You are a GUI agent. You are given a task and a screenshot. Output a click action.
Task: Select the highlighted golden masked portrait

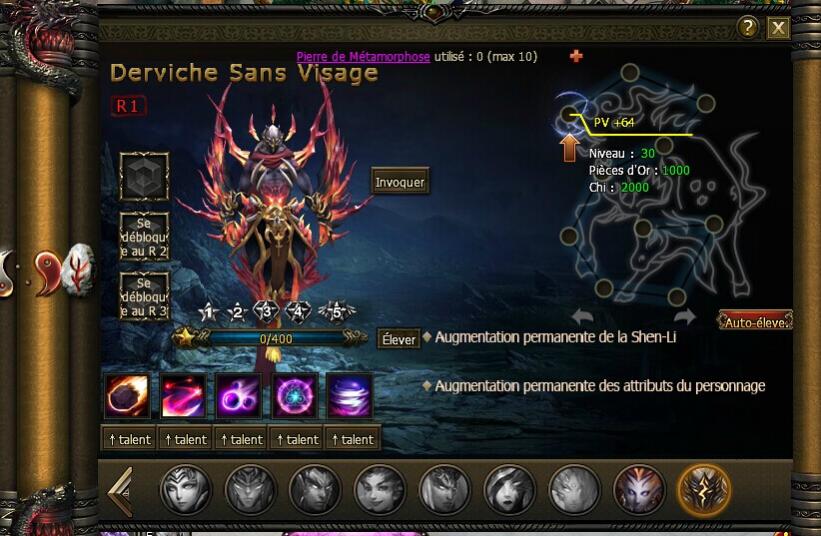(704, 490)
